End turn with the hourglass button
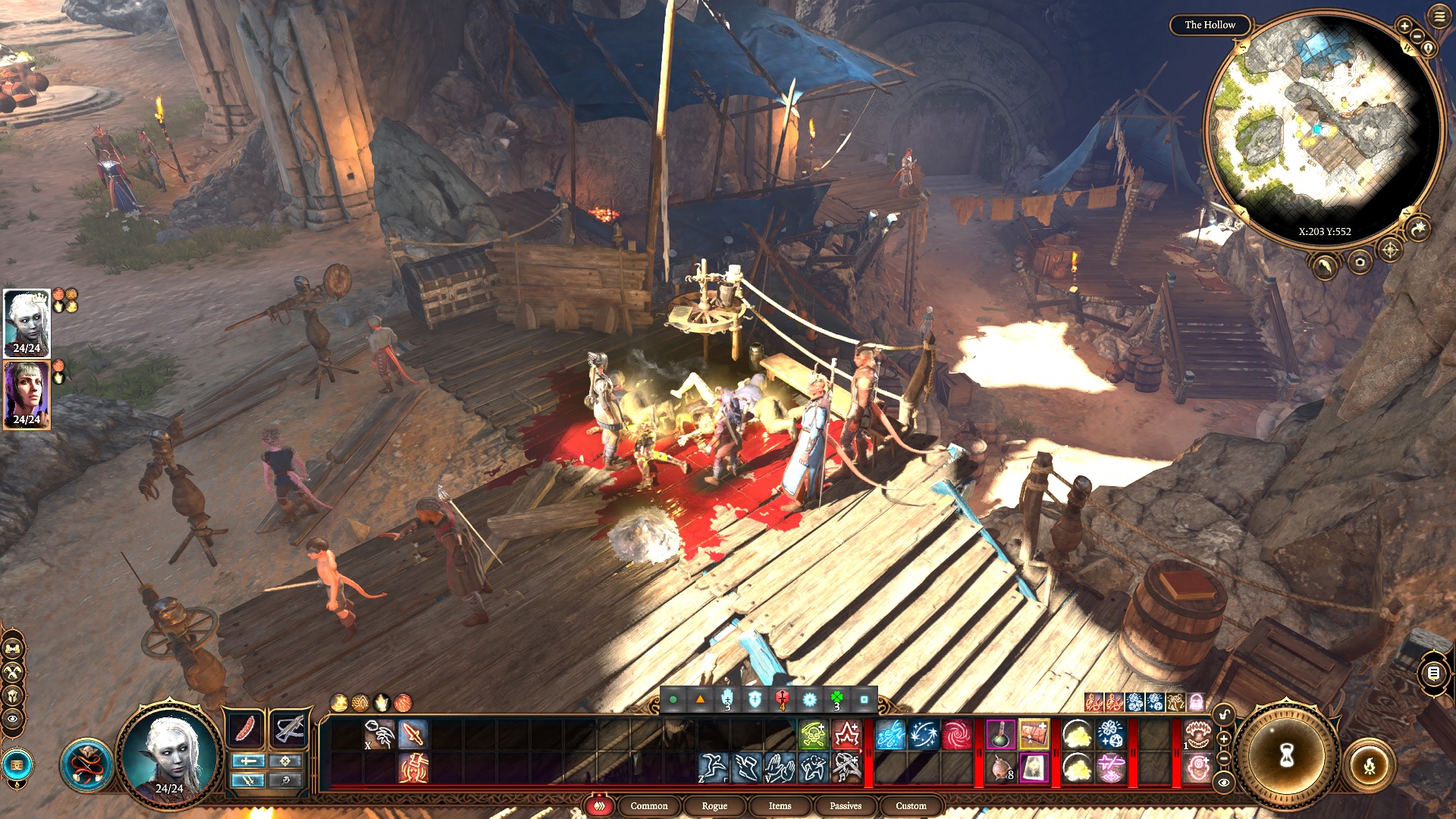The width and height of the screenshot is (1456, 819). (x=1286, y=755)
